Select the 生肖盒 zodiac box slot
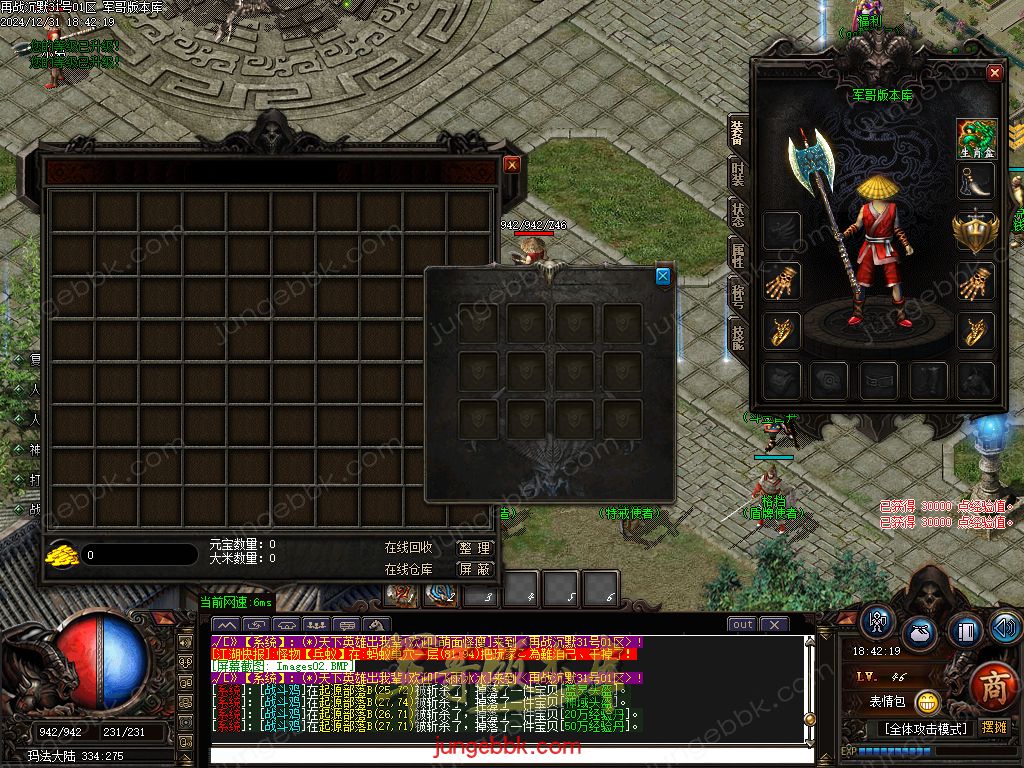Screen dimensions: 1024x768 pos(976,137)
